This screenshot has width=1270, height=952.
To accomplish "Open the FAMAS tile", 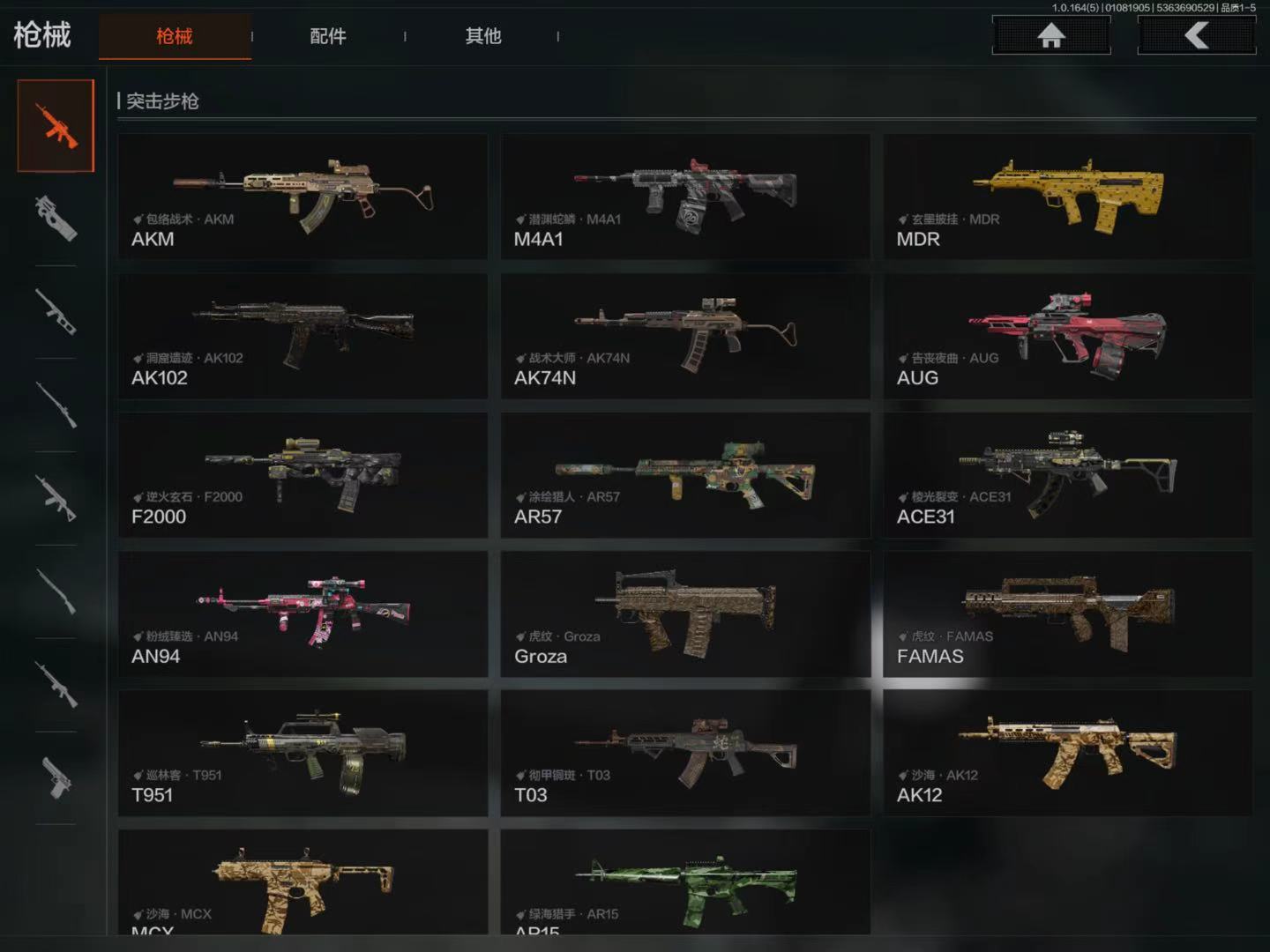I will pos(1067,614).
